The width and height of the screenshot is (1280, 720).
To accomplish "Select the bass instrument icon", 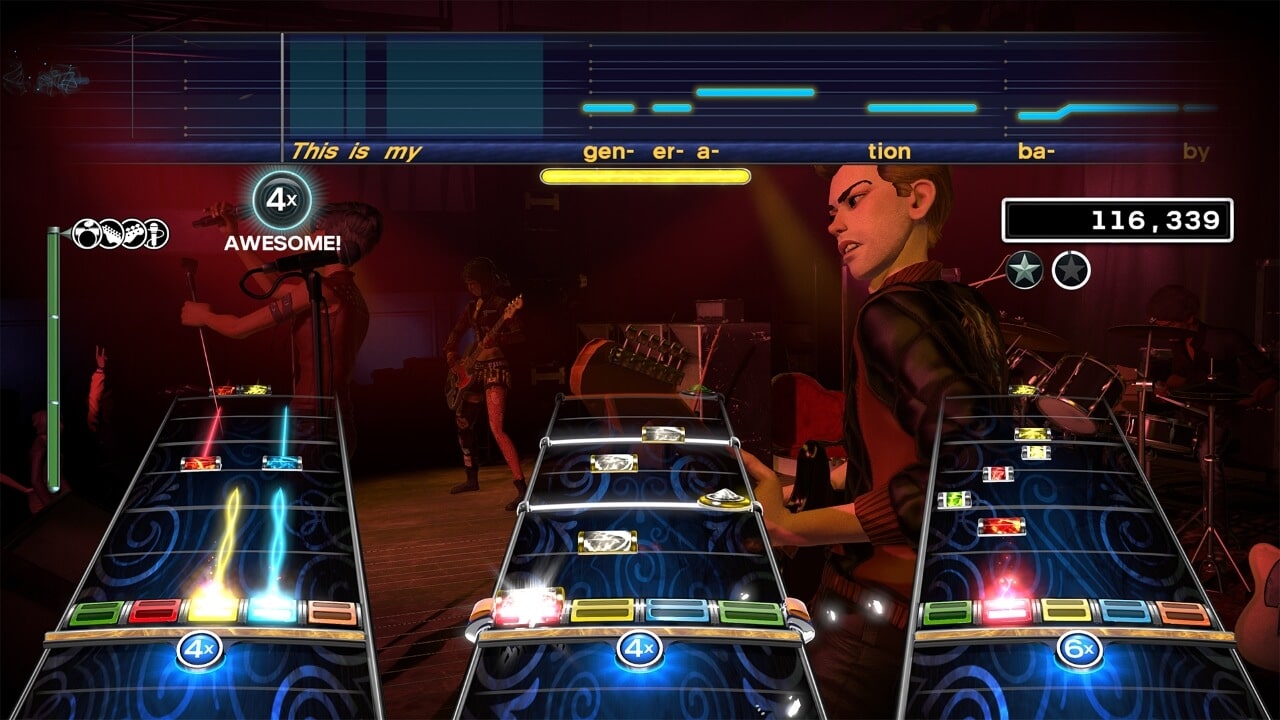I will pos(133,232).
